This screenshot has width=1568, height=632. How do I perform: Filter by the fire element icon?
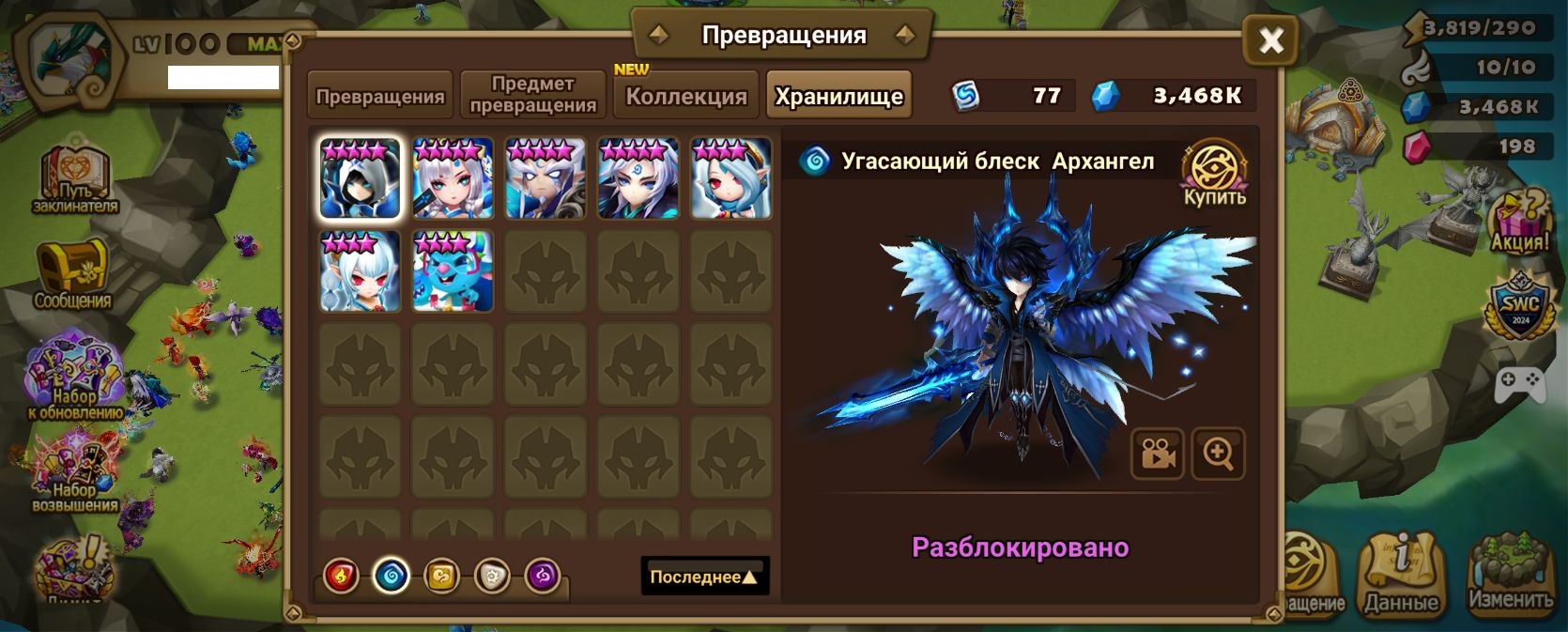pyautogui.click(x=341, y=576)
